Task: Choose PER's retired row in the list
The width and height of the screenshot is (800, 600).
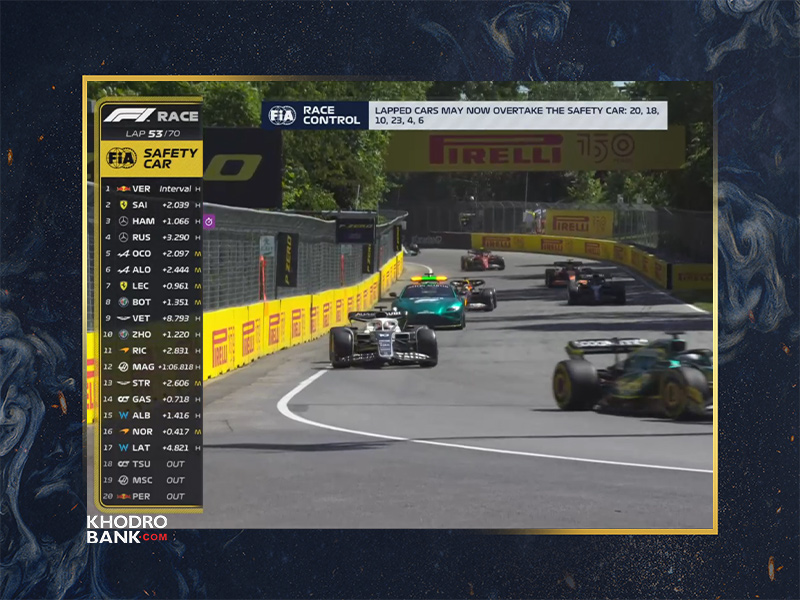Action: [x=152, y=496]
